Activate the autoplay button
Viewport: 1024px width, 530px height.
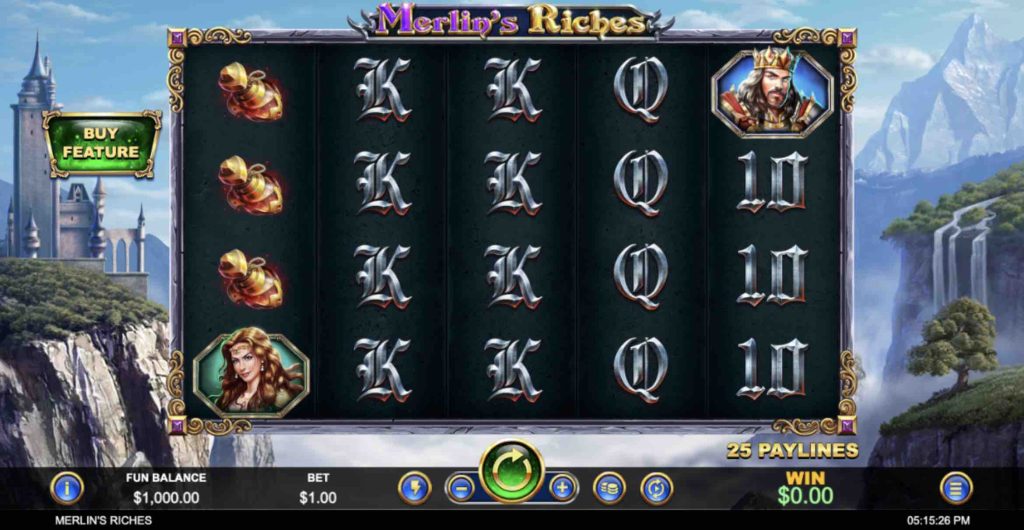point(656,488)
